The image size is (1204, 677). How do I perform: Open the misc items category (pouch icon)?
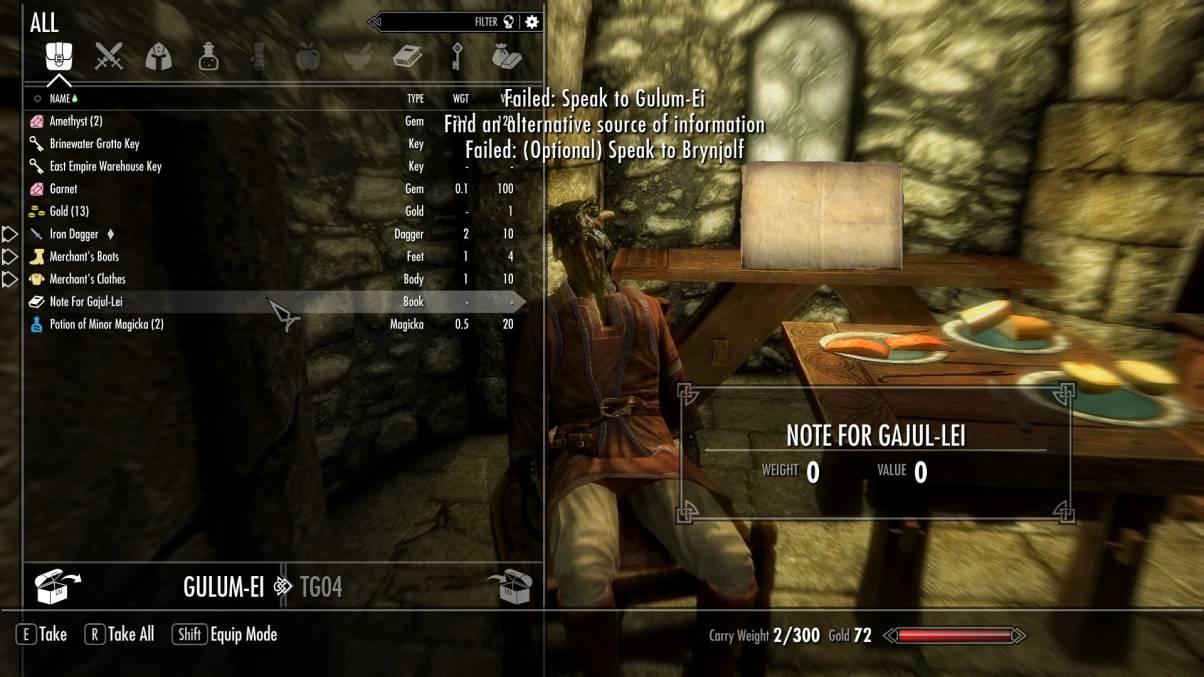(x=506, y=56)
